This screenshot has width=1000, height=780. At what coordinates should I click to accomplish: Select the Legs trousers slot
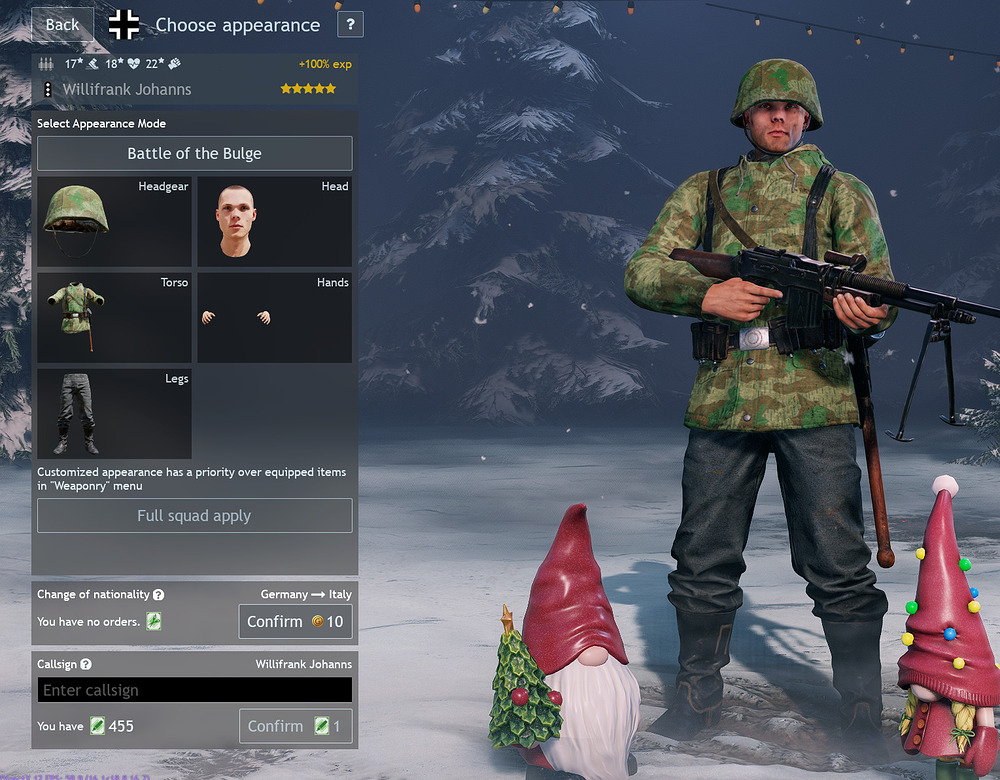click(x=114, y=414)
